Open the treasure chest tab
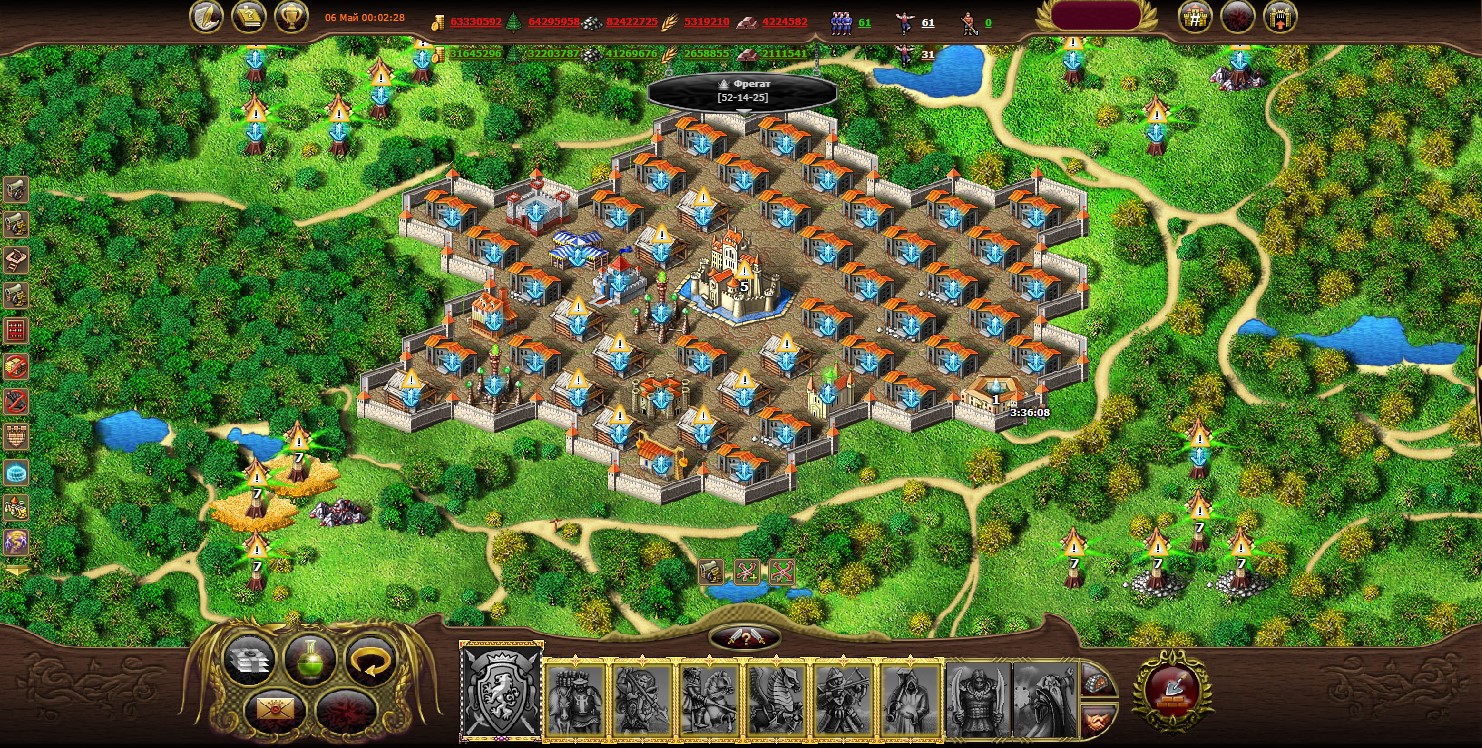This screenshot has height=748, width=1482. click(1097, 681)
